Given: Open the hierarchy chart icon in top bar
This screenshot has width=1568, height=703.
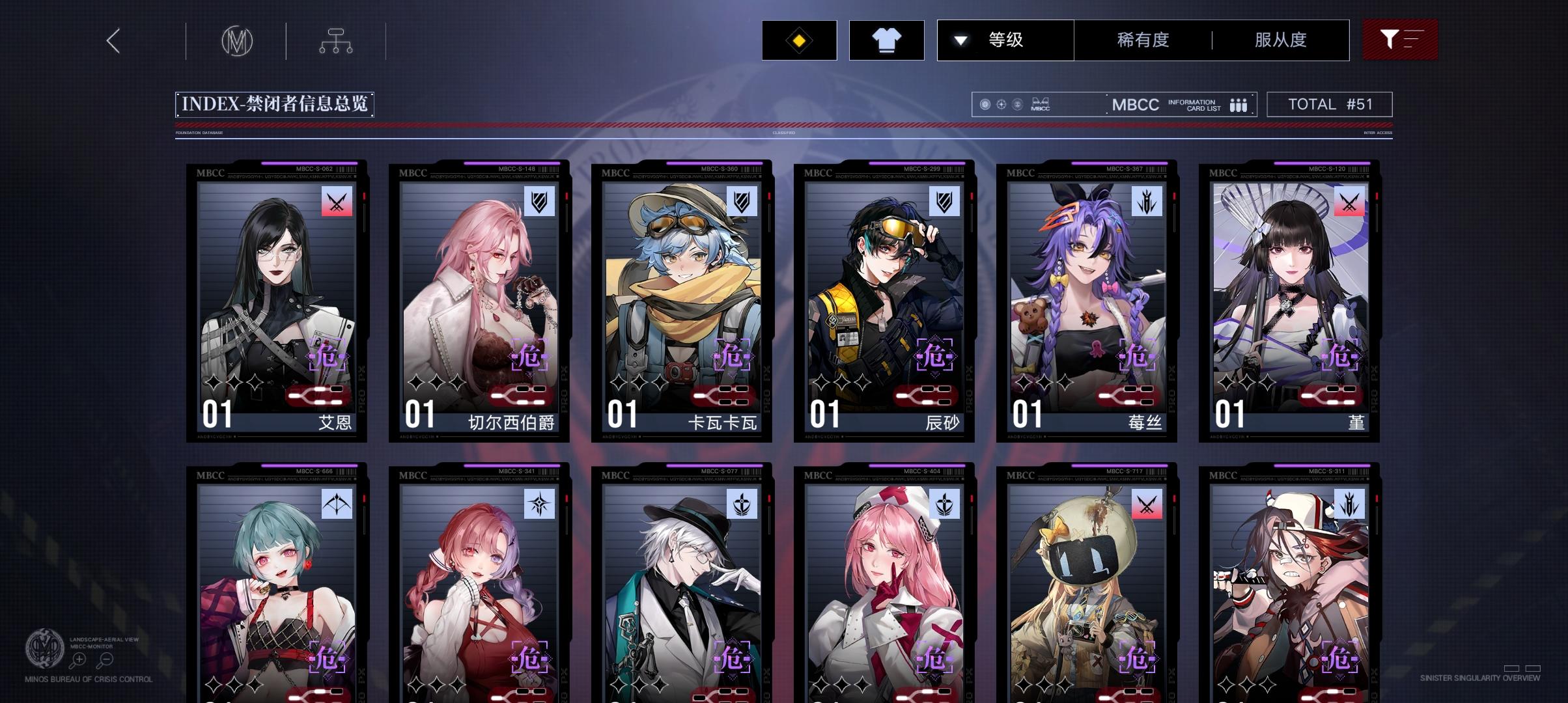Looking at the screenshot, I should click(x=336, y=40).
